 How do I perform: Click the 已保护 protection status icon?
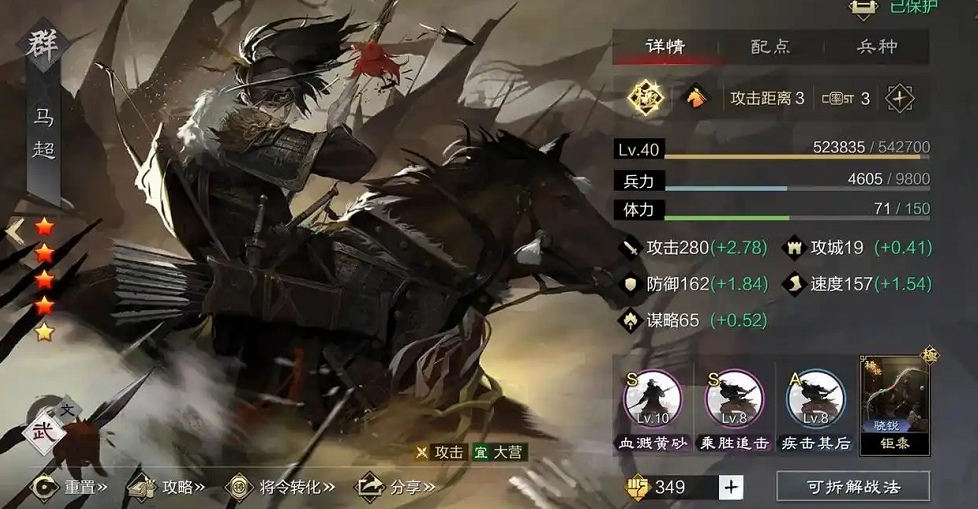click(862, 8)
